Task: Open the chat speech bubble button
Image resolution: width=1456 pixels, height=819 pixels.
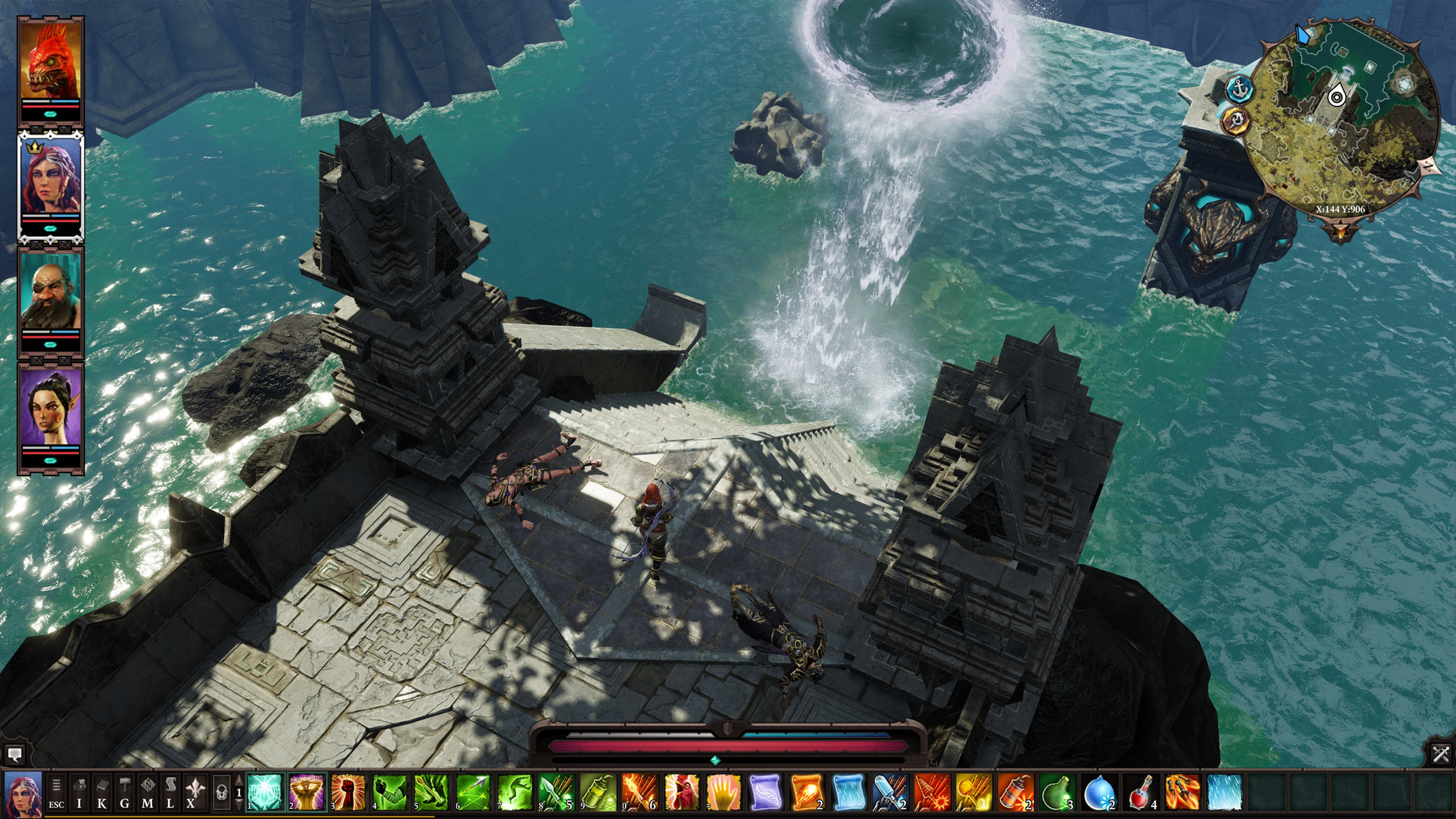Action: (15, 755)
